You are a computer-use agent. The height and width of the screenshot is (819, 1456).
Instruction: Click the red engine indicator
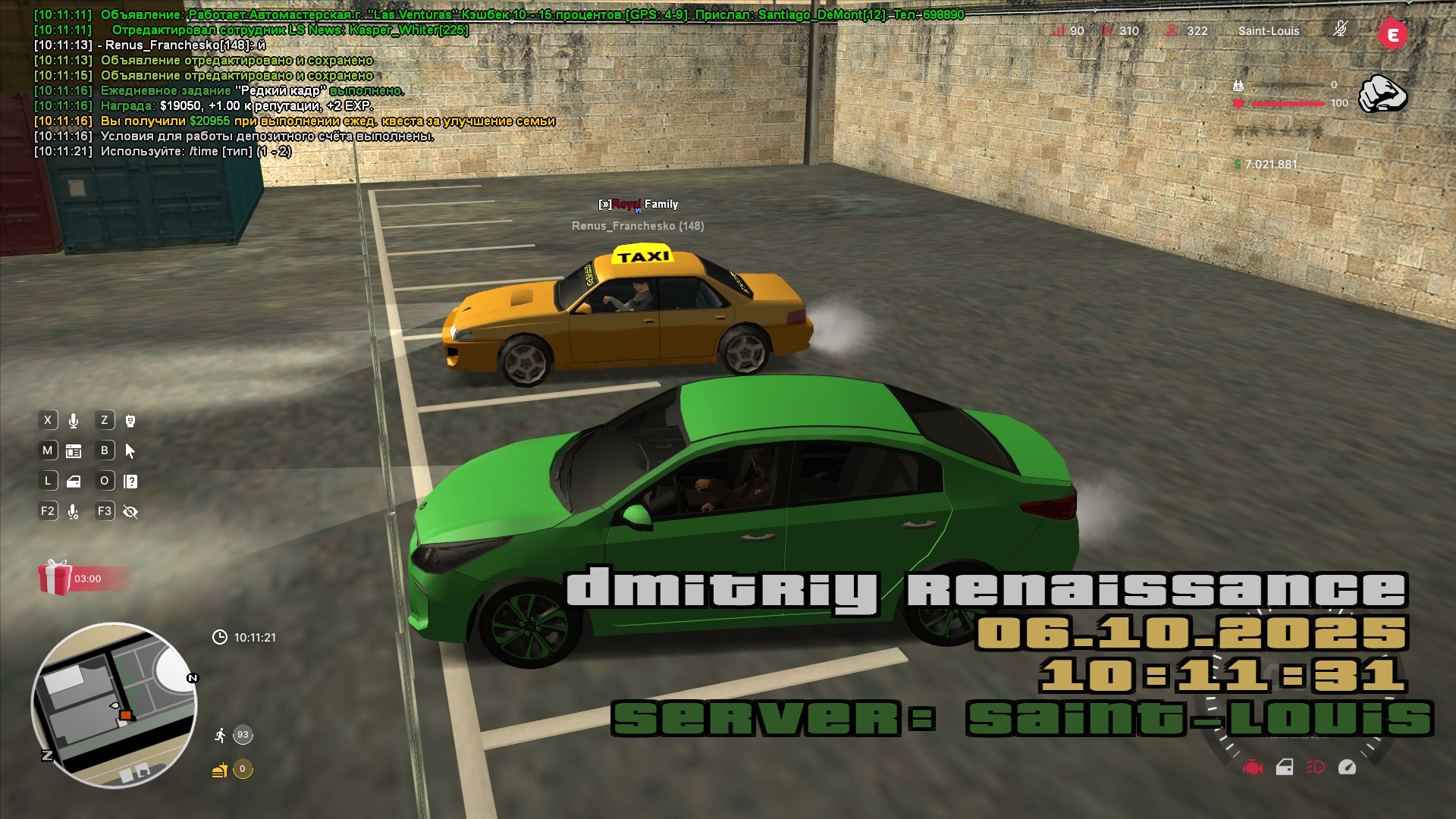click(1253, 767)
